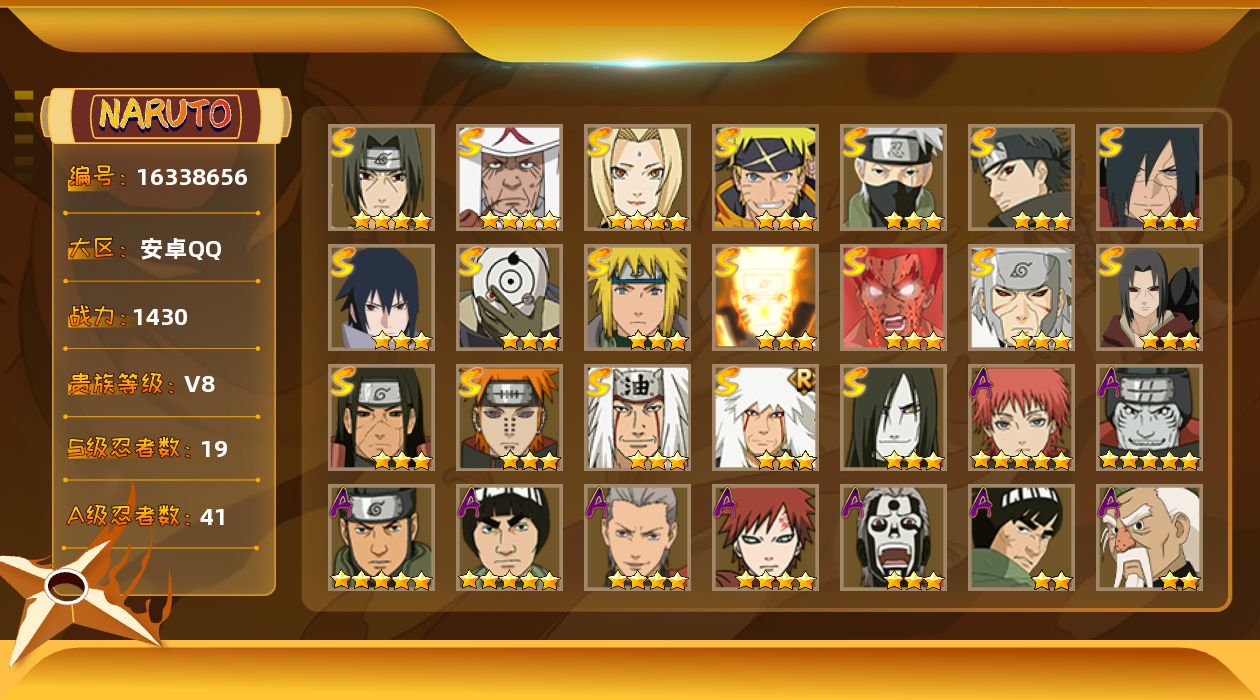Select the Sasuke portrait with blue hair
The width and height of the screenshot is (1260, 700).
381,298
